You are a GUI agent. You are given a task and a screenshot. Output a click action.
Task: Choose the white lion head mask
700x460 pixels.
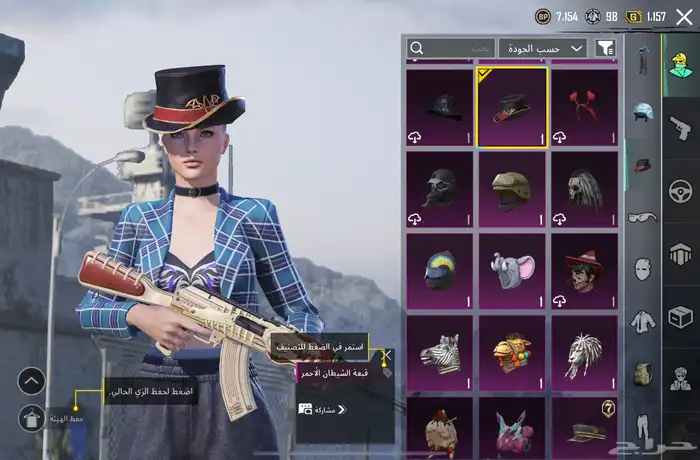tap(584, 353)
